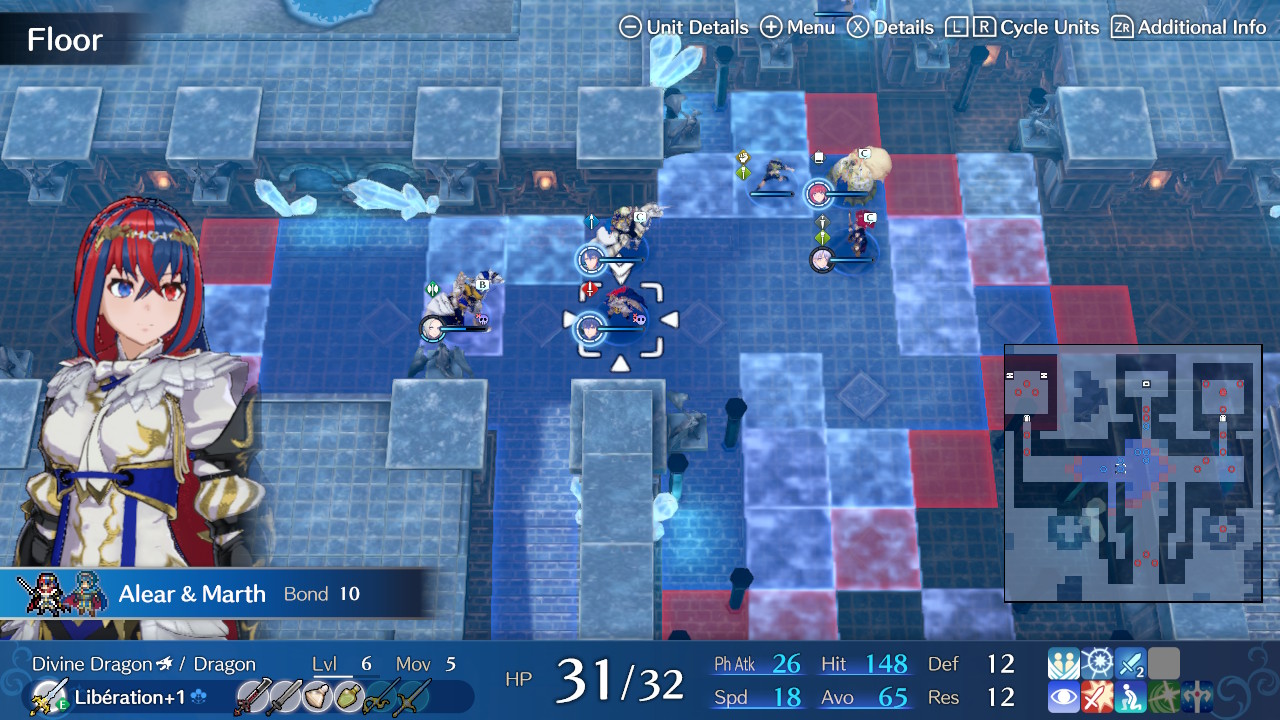Open the dungeon minimap
The image size is (1280, 720).
pos(1133,473)
